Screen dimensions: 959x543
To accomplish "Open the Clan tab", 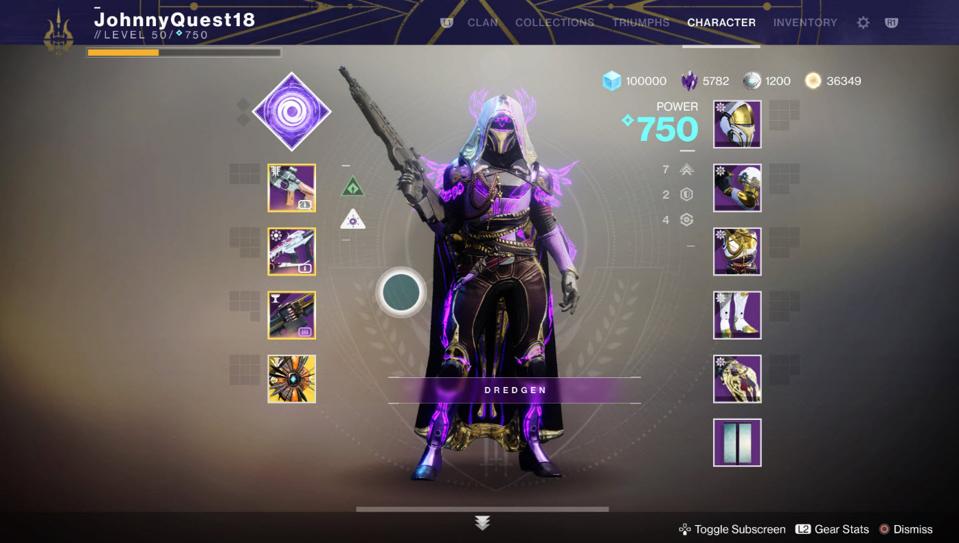I will [x=483, y=22].
